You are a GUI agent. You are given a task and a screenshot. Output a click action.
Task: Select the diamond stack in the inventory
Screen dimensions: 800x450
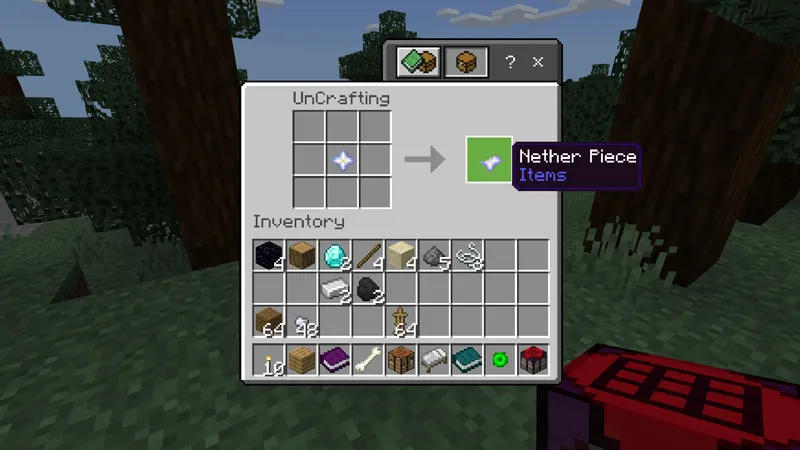(335, 256)
